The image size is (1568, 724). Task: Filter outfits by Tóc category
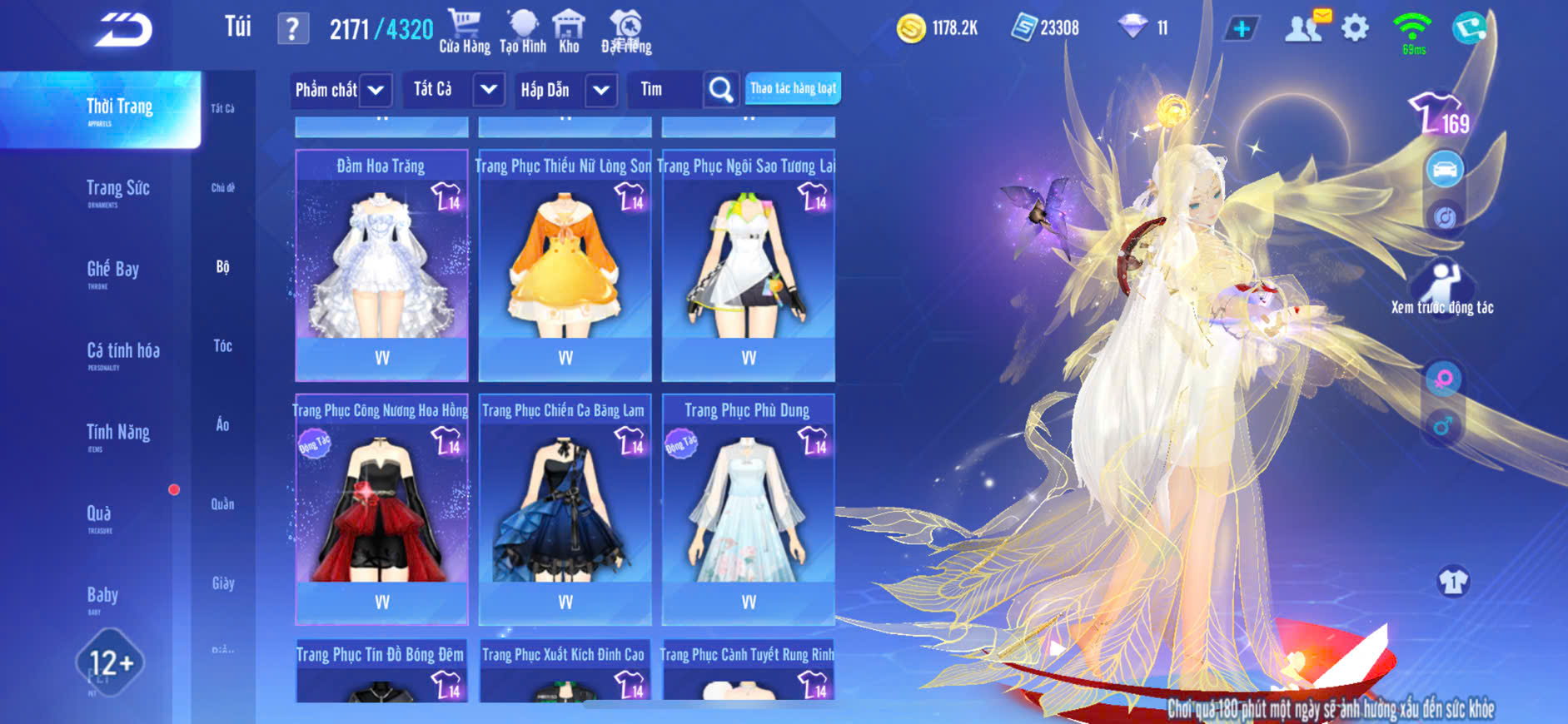point(222,345)
